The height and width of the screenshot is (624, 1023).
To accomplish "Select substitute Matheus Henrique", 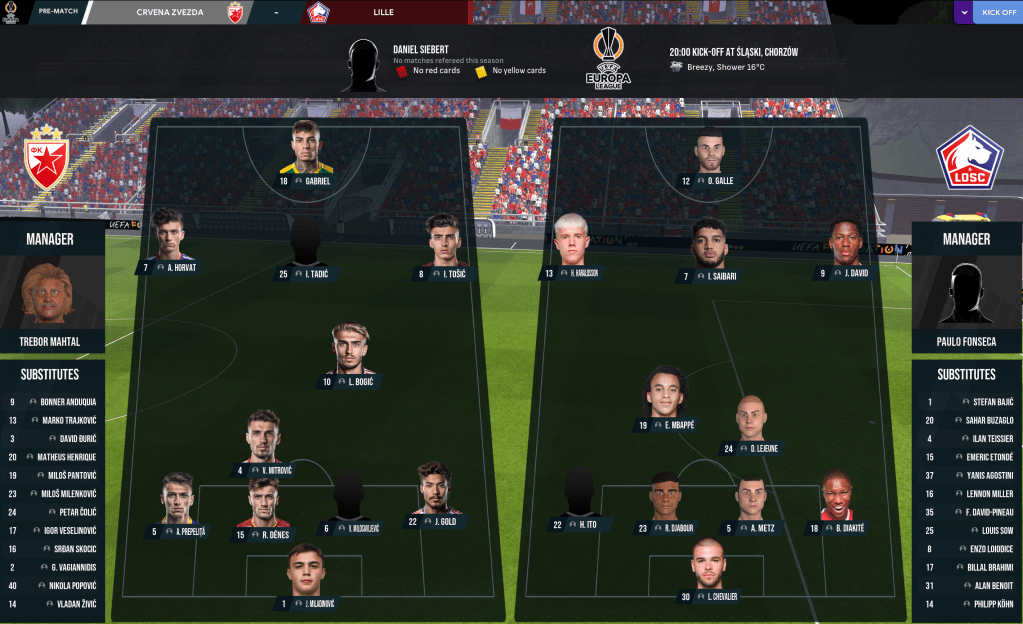I will point(52,456).
